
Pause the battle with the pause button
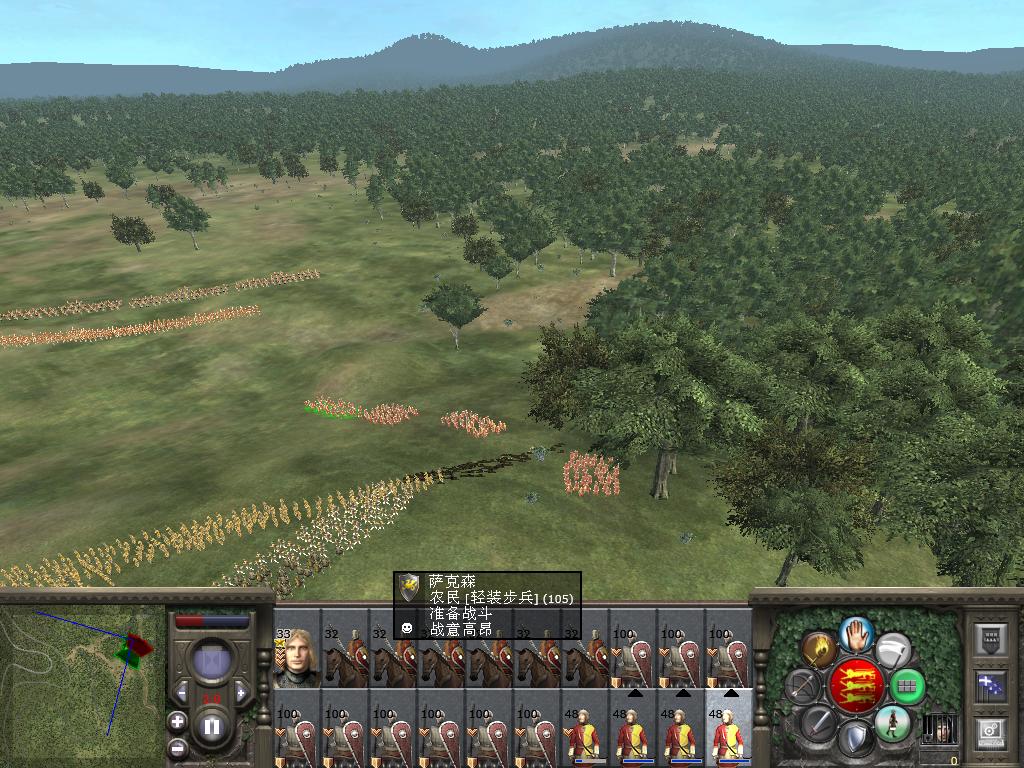coord(211,726)
